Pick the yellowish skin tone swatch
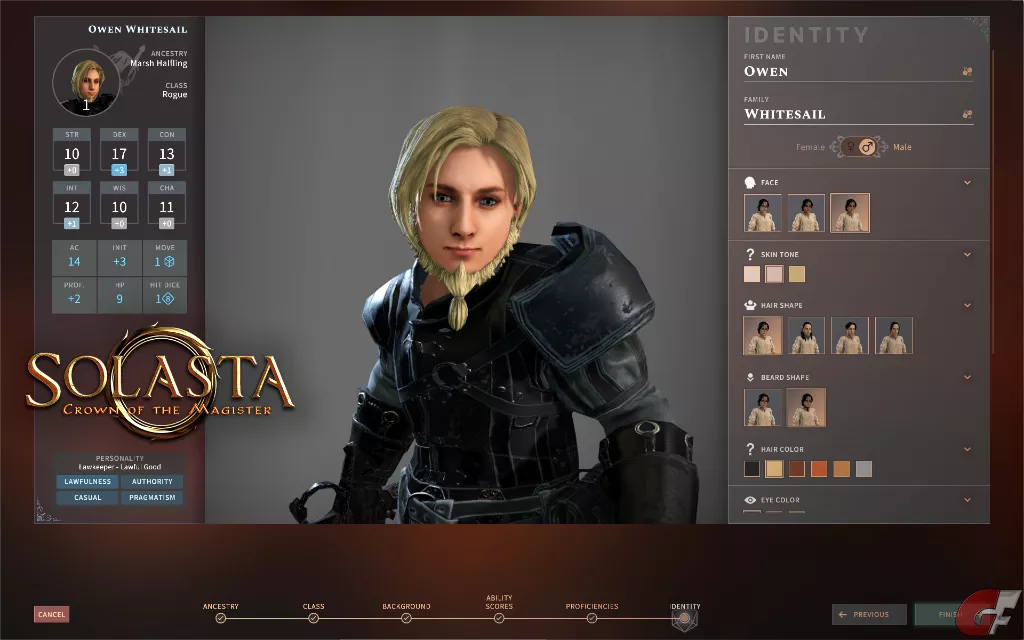 click(797, 274)
